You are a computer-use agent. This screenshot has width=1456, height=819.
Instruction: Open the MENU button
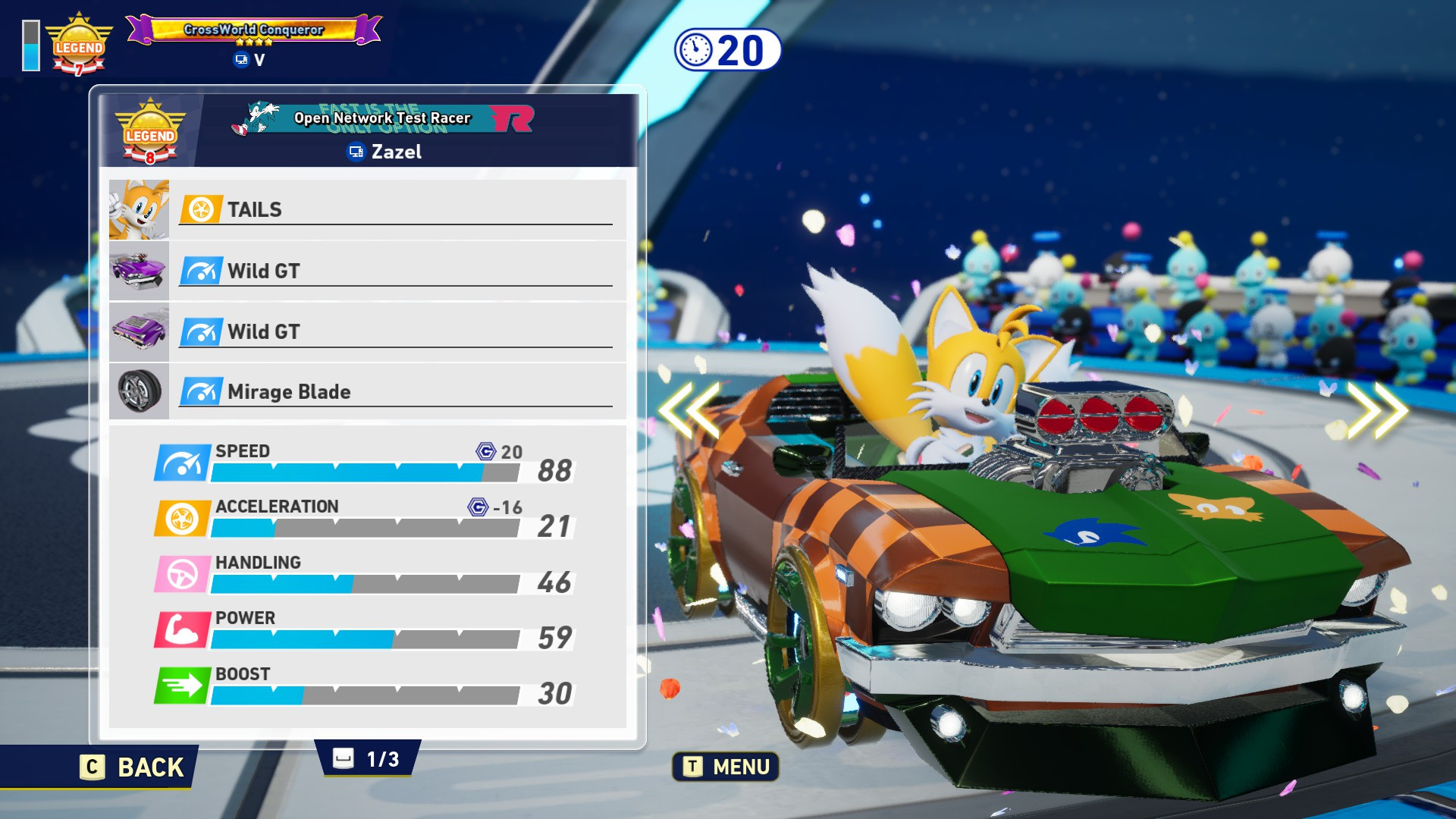726,767
